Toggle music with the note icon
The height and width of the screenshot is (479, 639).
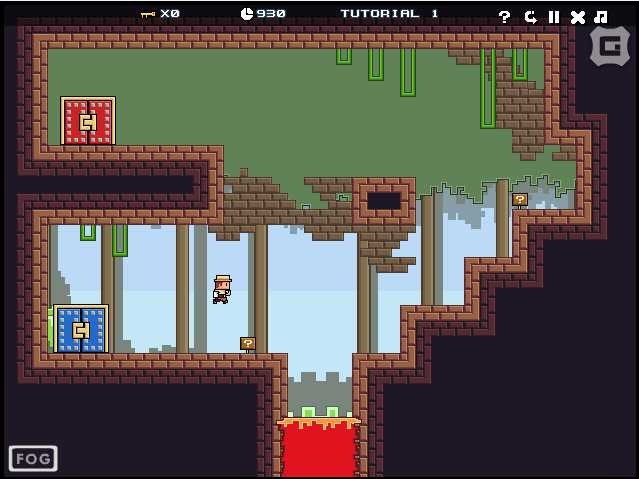(x=600, y=16)
